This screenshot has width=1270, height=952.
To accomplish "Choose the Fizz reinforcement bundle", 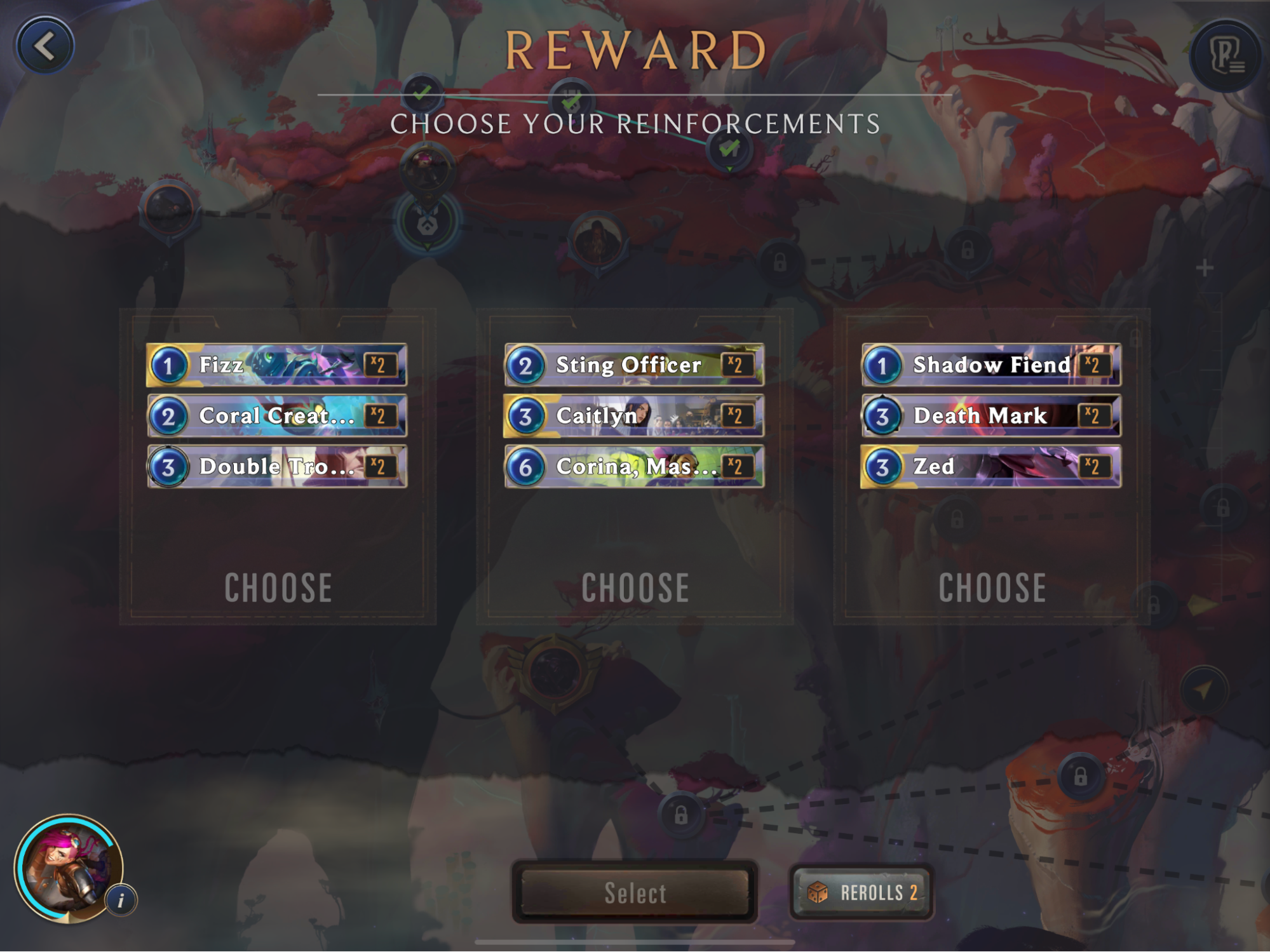I will click(278, 587).
